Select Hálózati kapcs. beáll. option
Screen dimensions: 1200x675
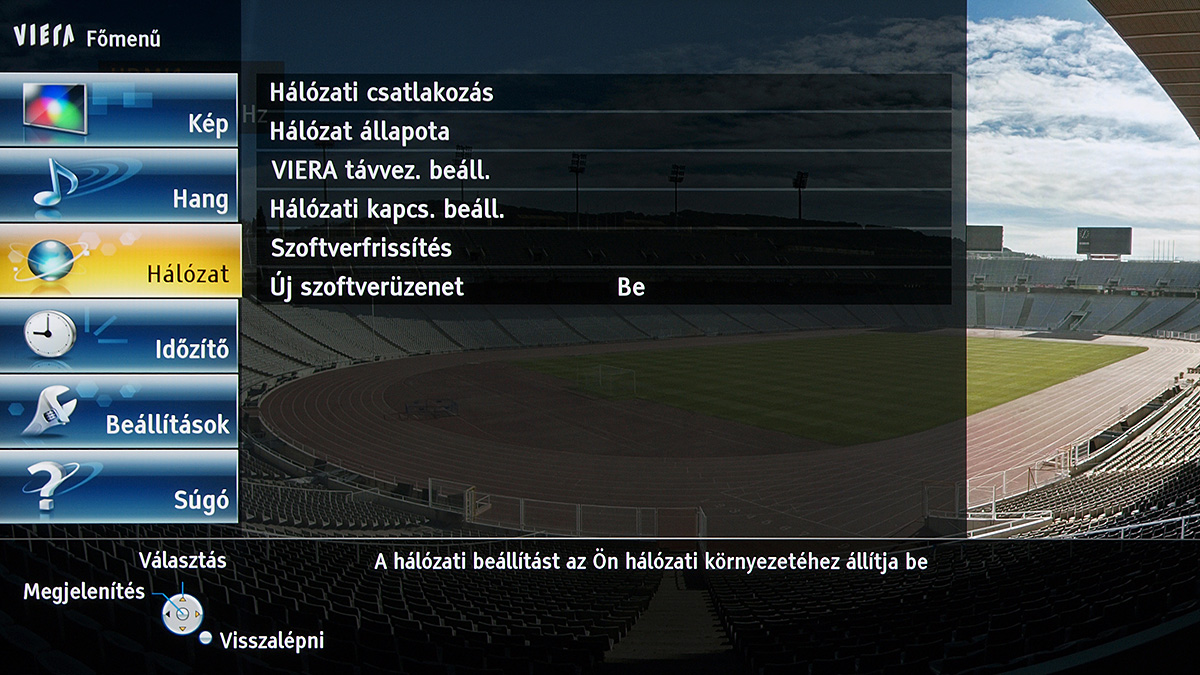pyautogui.click(x=603, y=210)
